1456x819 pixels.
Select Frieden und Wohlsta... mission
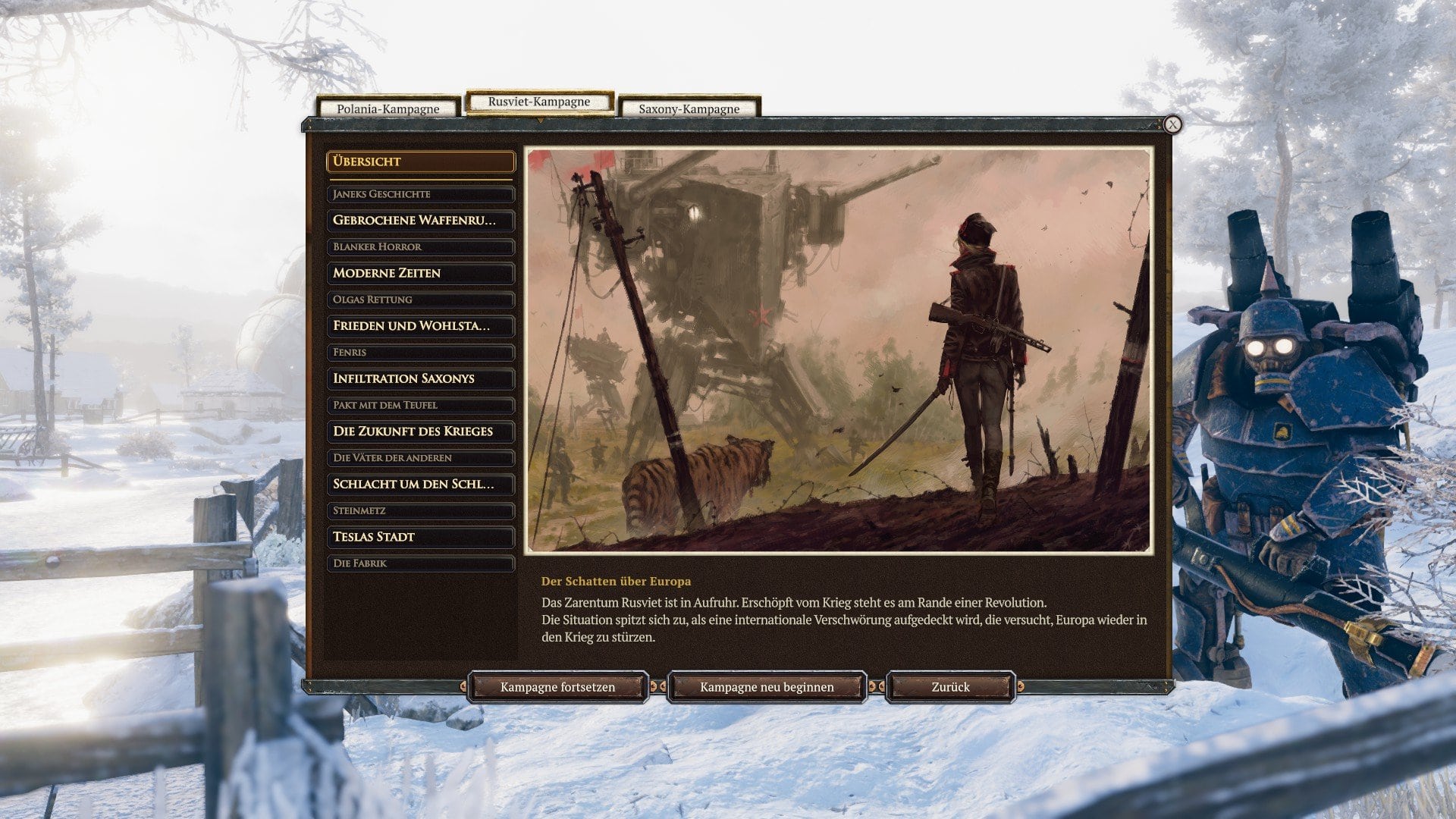[420, 325]
